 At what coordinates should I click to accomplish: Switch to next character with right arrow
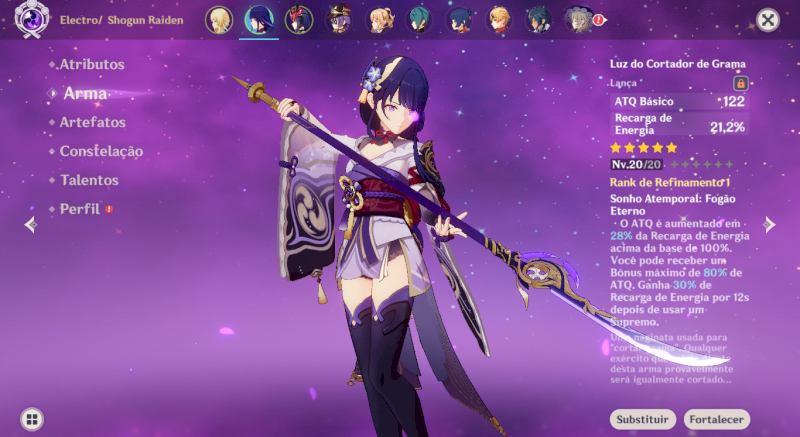click(770, 224)
